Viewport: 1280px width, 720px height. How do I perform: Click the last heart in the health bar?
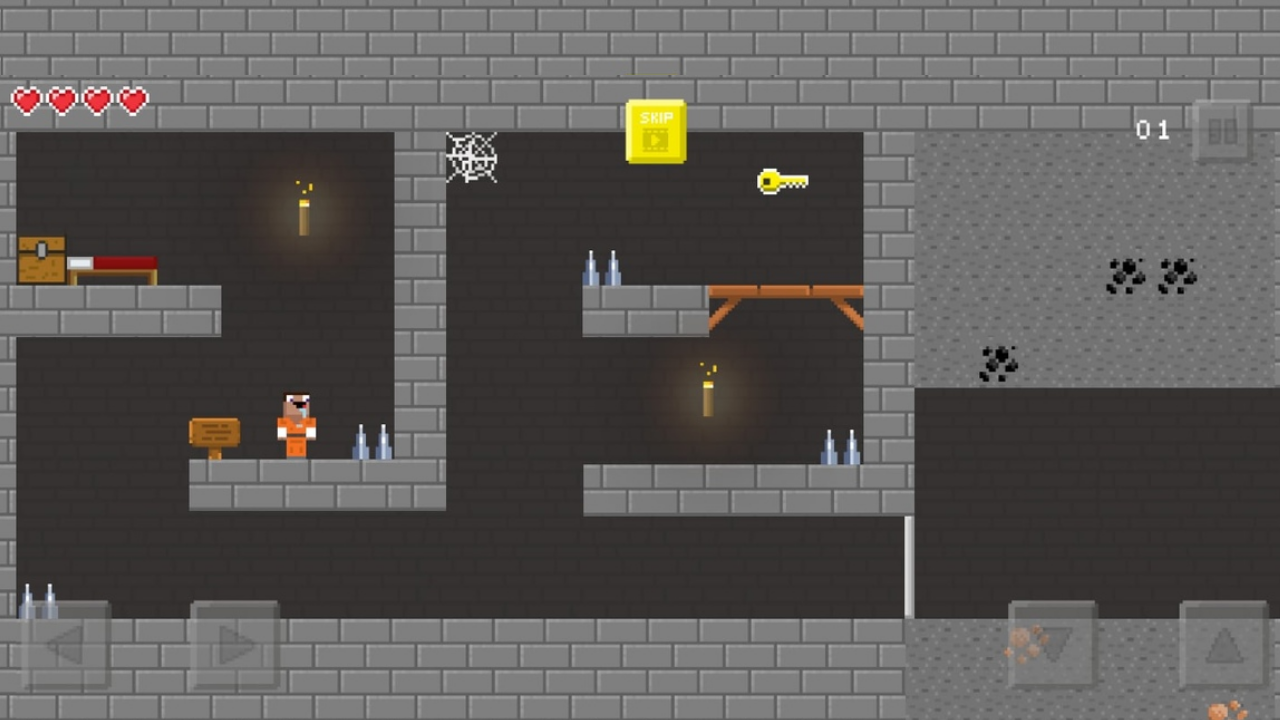tap(132, 100)
